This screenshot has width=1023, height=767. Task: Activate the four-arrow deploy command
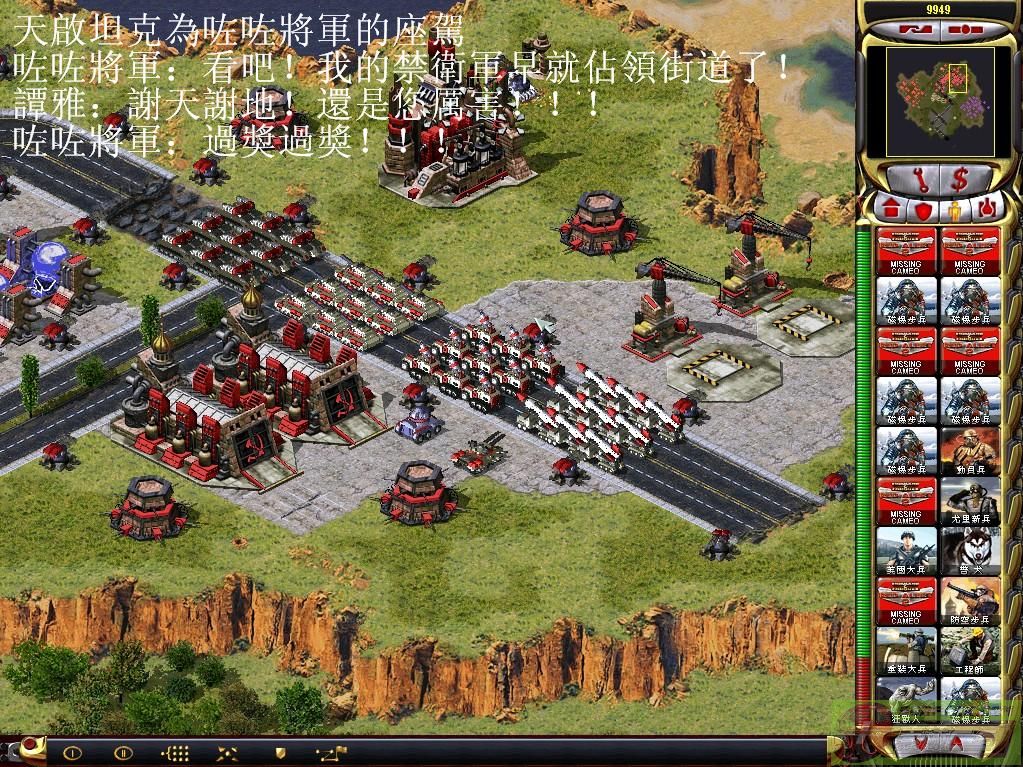228,753
